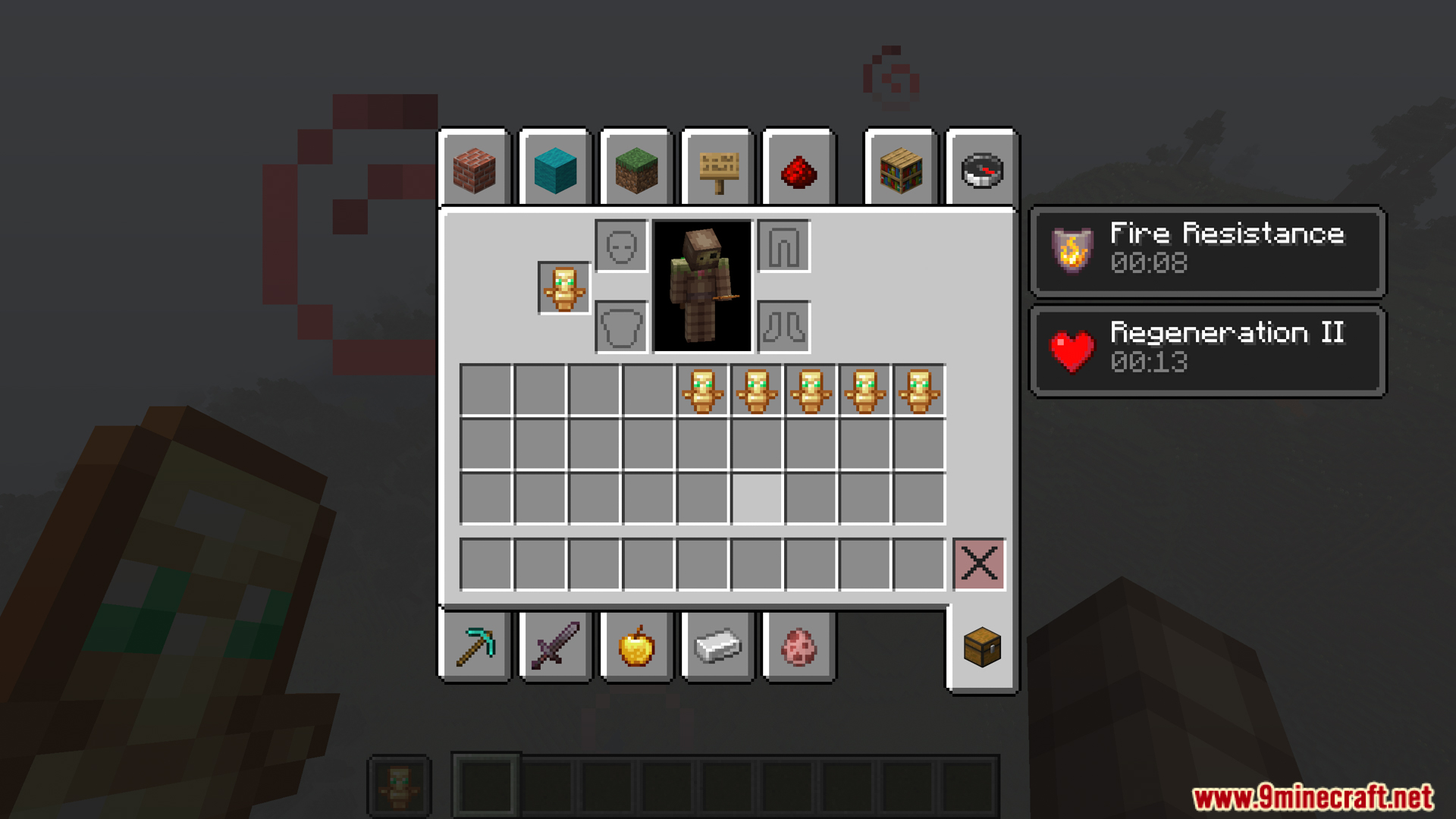The width and height of the screenshot is (1456, 819).
Task: Select the Redstone Blocks tab
Action: 797,171
